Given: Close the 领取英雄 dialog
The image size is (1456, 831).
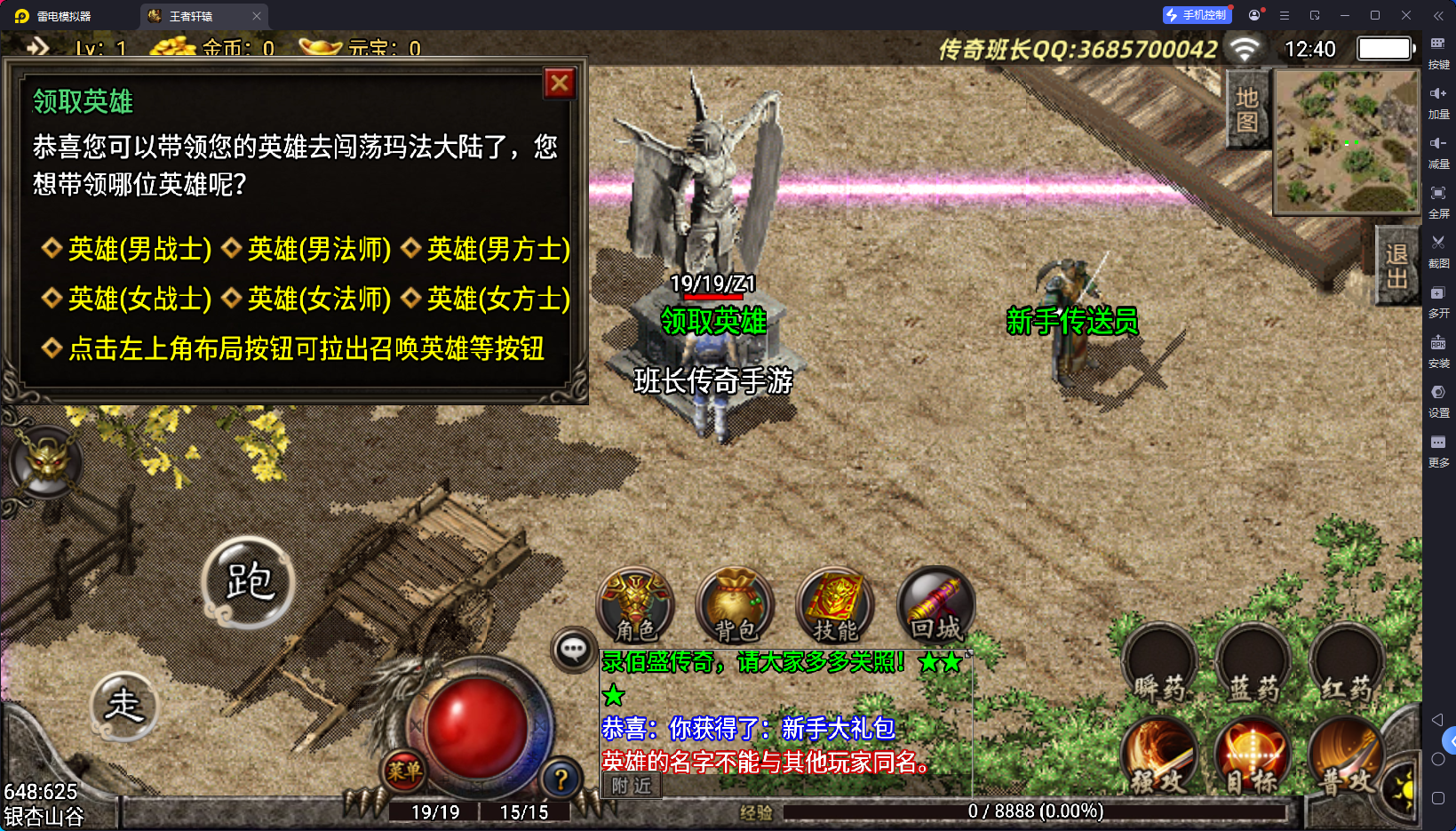Looking at the screenshot, I should coord(560,84).
